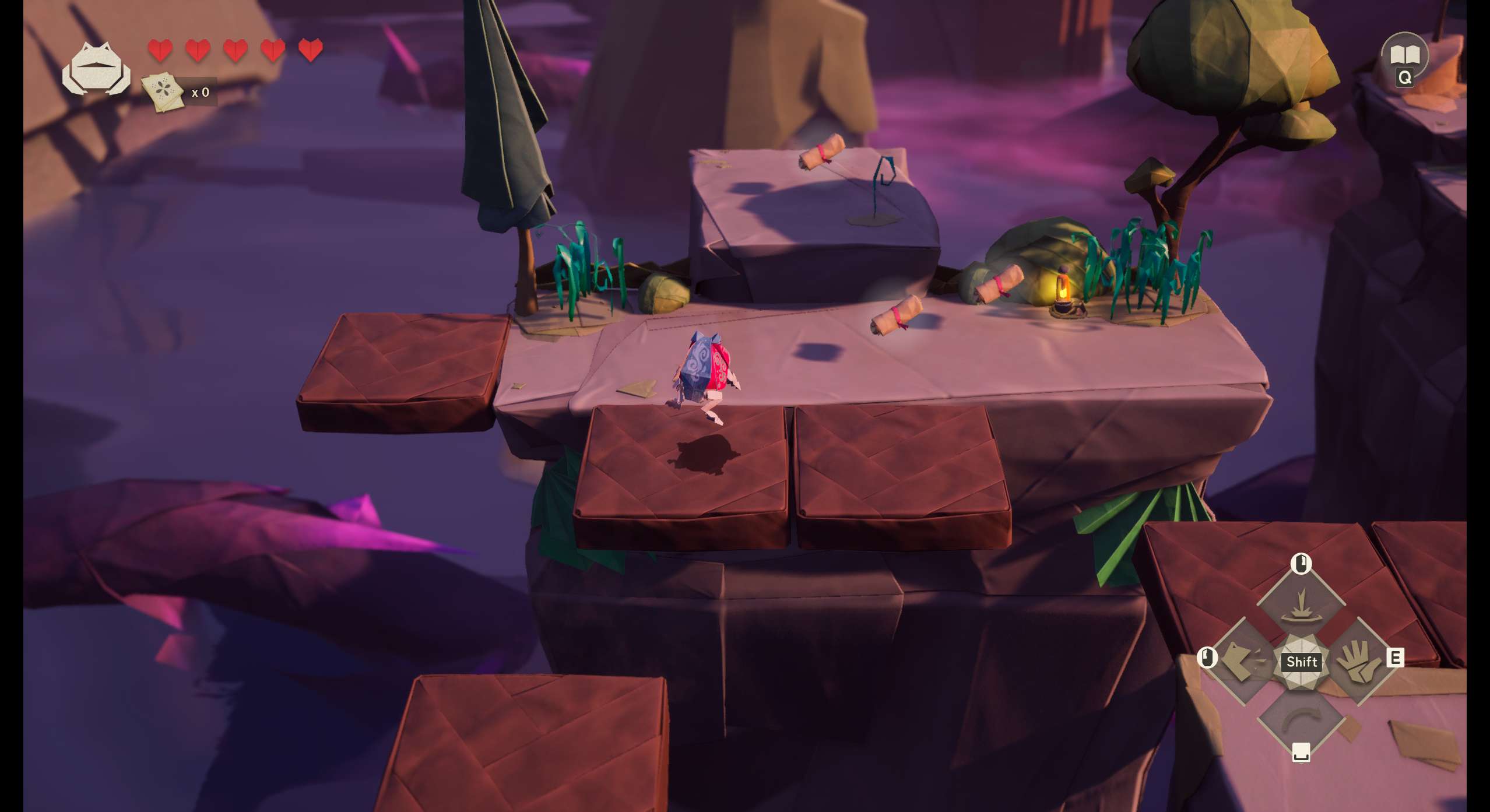The width and height of the screenshot is (1490, 812).
Task: Choose the curved arrow jump ability
Action: pyautogui.click(x=1301, y=718)
